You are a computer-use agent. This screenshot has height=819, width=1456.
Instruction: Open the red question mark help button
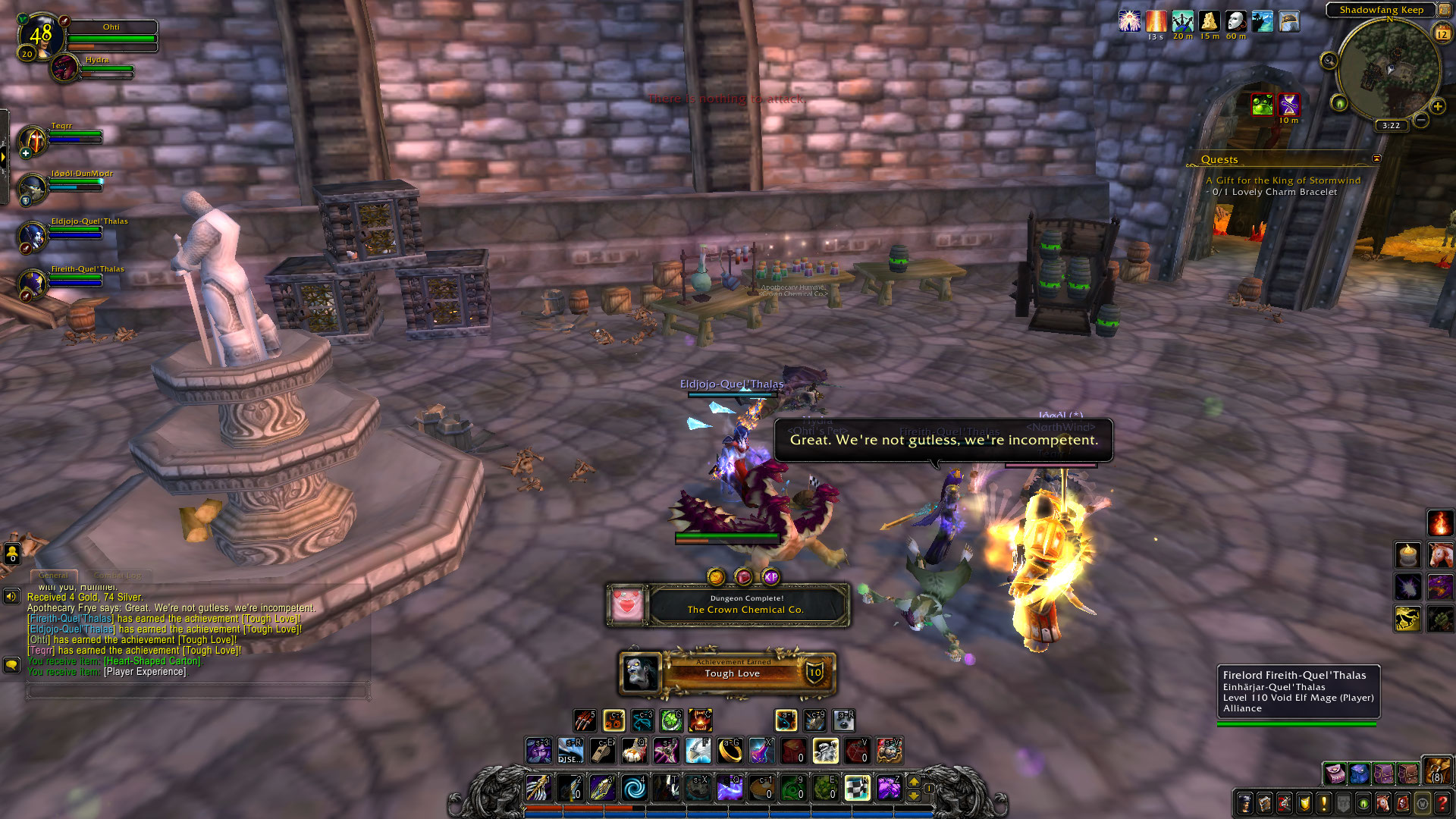click(x=1442, y=803)
